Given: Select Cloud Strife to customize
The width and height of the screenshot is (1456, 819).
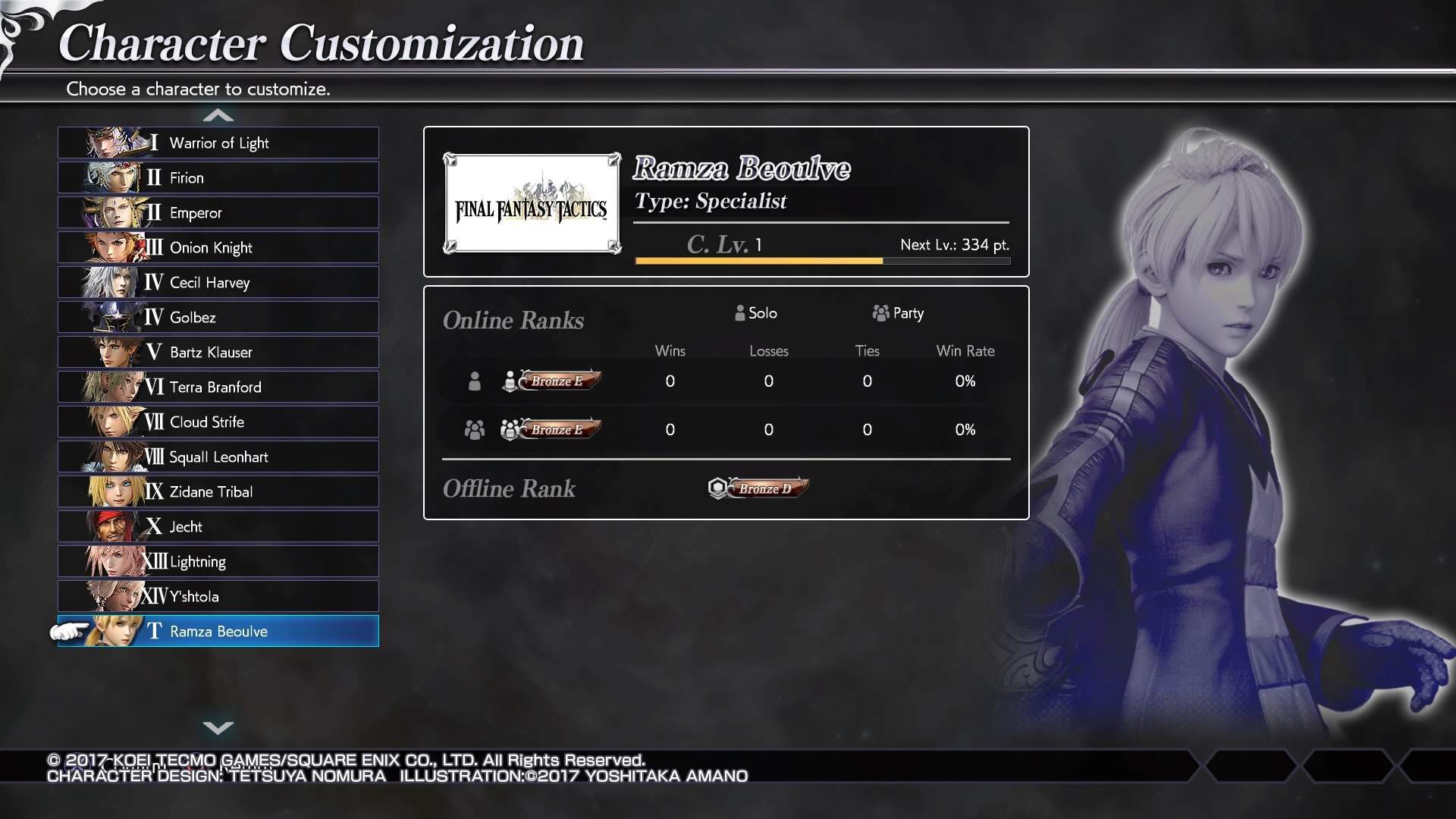Looking at the screenshot, I should click(218, 422).
